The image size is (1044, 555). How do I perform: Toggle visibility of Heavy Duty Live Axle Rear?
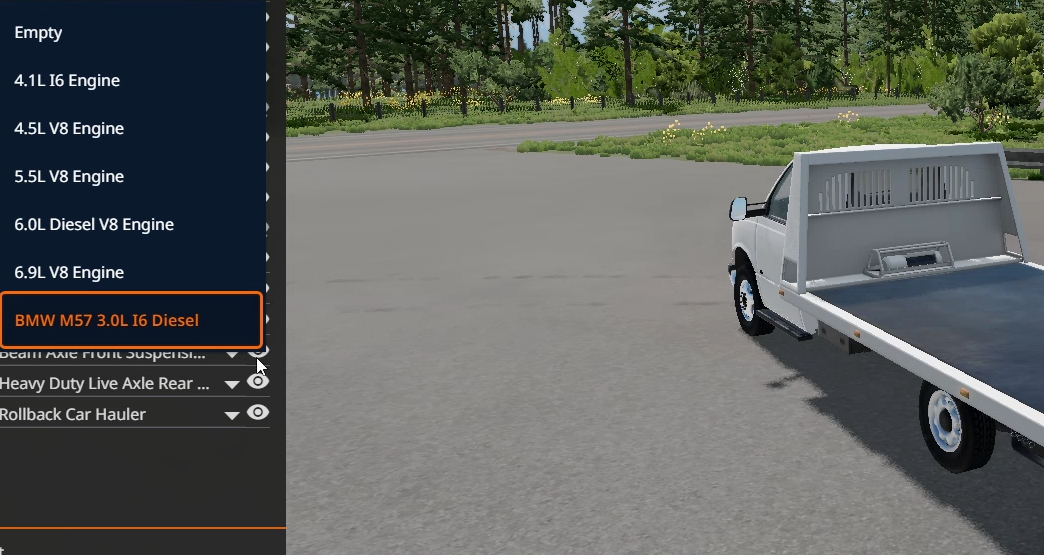[x=258, y=382]
